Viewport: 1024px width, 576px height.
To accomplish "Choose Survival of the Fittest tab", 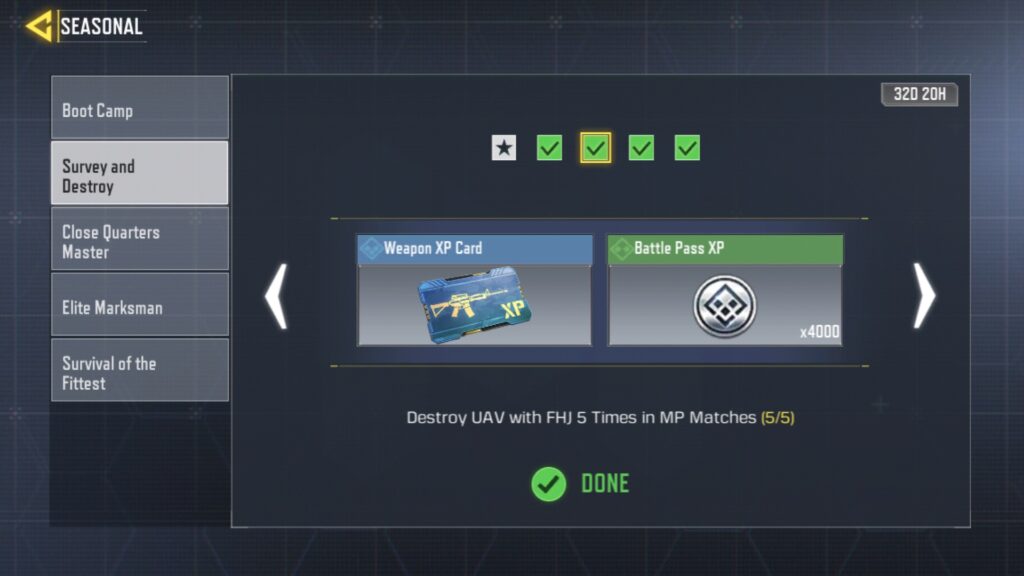I will click(139, 370).
